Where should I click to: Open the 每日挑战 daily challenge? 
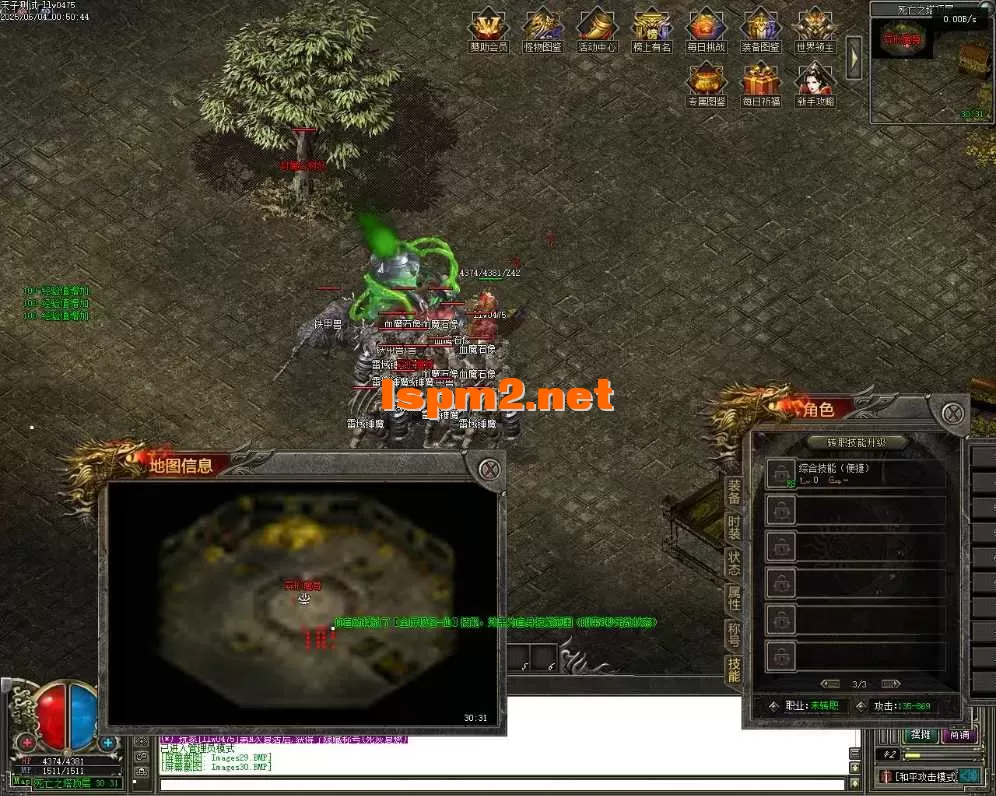click(706, 27)
